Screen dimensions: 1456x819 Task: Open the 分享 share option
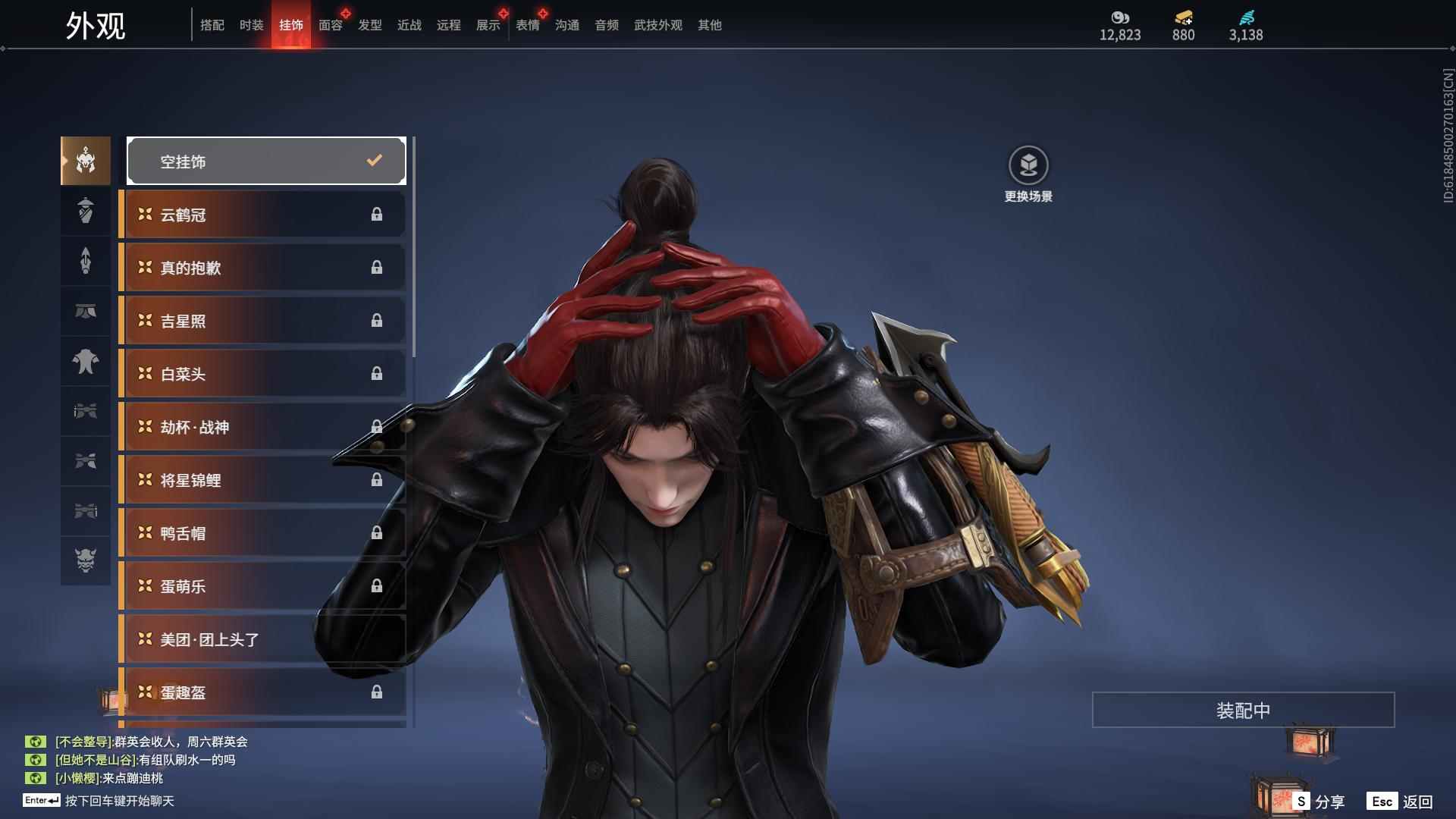point(1320,801)
